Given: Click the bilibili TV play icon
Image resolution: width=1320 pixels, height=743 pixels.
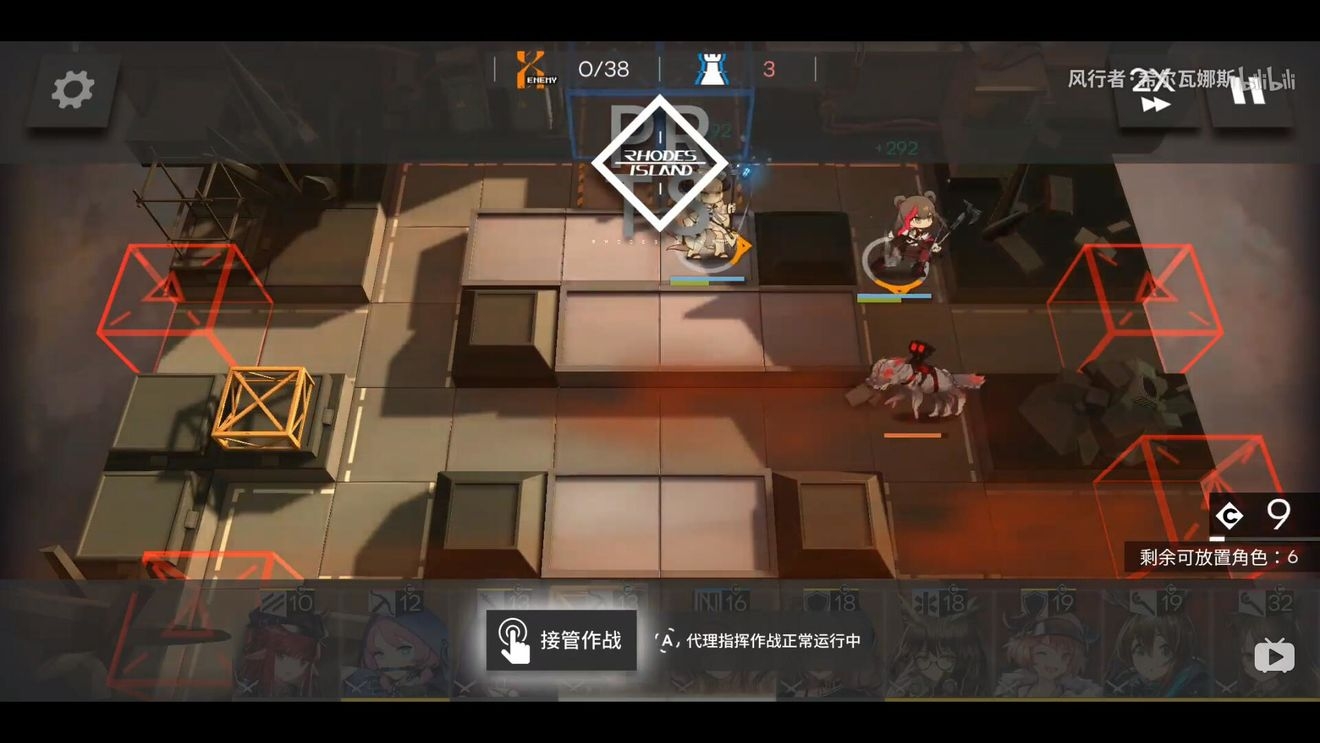Looking at the screenshot, I should [x=1274, y=656].
